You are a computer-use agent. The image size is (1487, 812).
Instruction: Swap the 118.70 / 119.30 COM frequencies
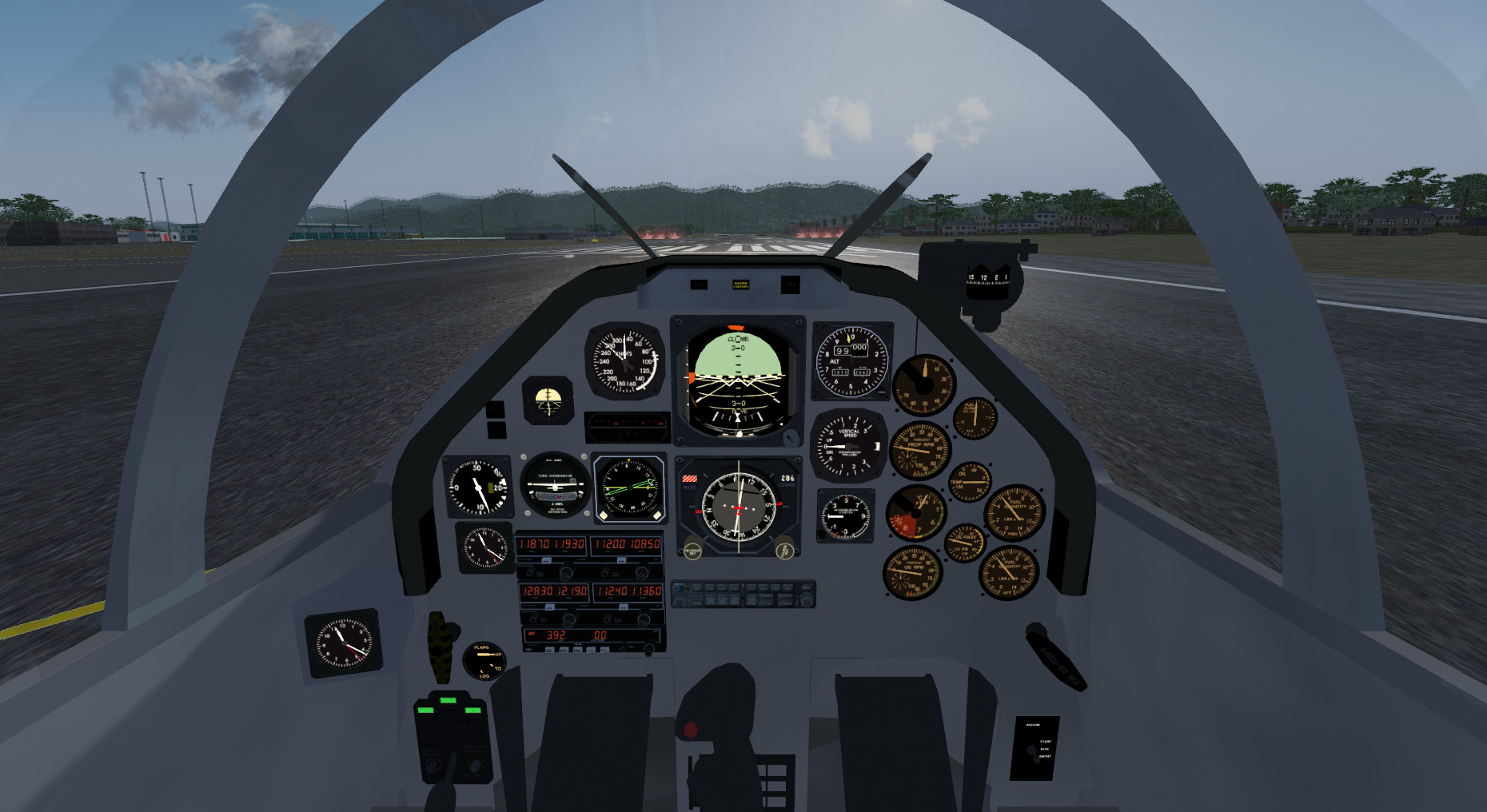pos(547,561)
